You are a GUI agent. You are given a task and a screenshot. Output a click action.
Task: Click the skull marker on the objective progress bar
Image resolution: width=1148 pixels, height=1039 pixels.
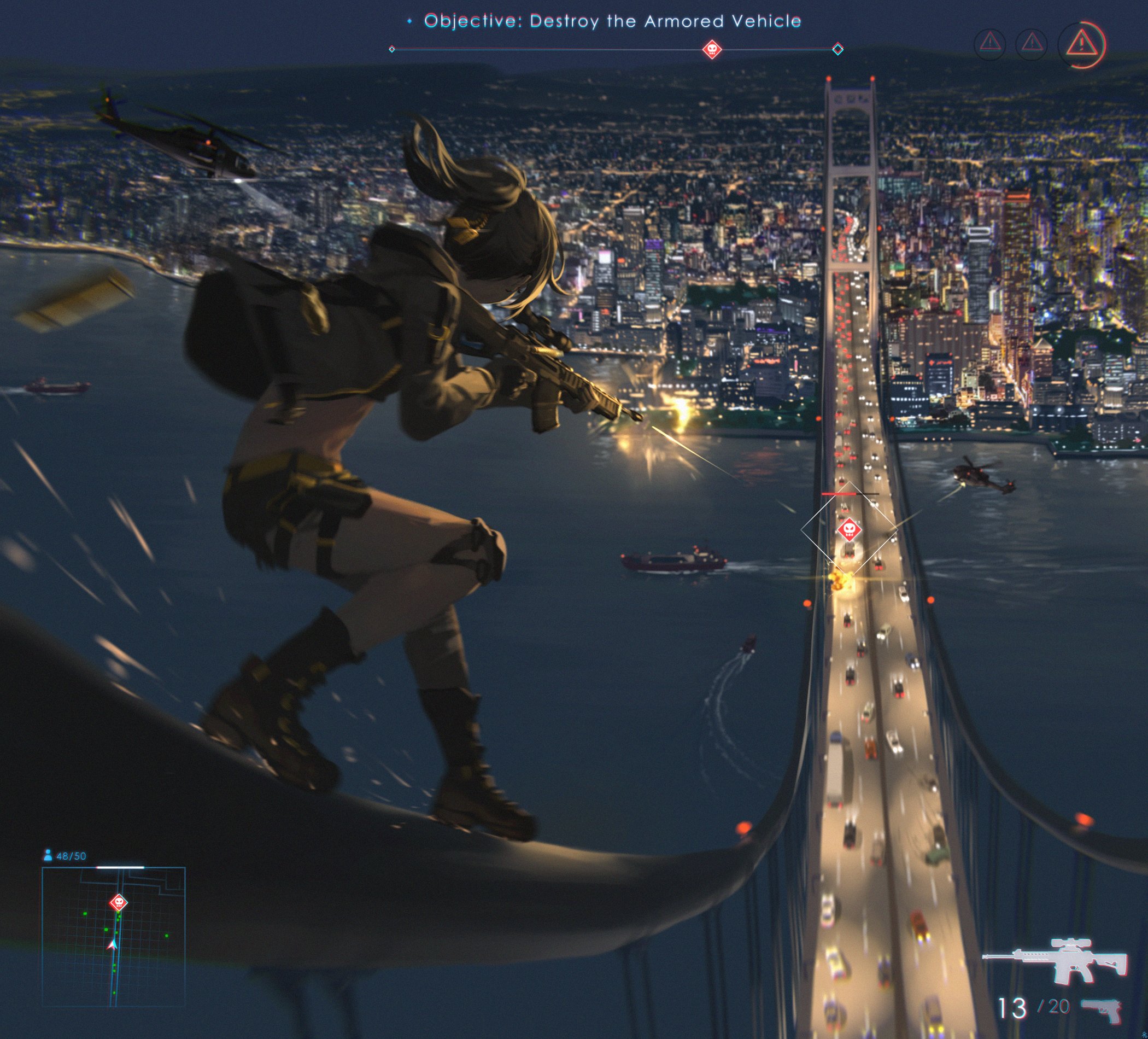coord(712,50)
